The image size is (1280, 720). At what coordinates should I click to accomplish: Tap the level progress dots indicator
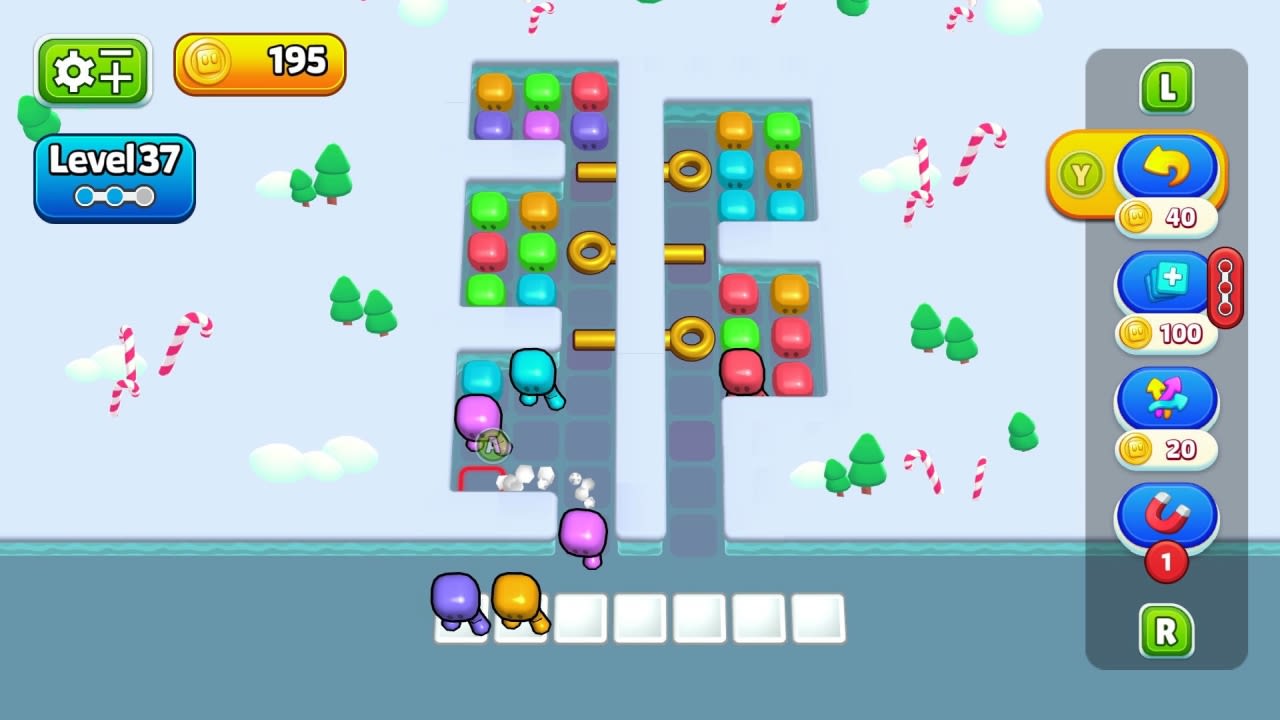(x=113, y=197)
